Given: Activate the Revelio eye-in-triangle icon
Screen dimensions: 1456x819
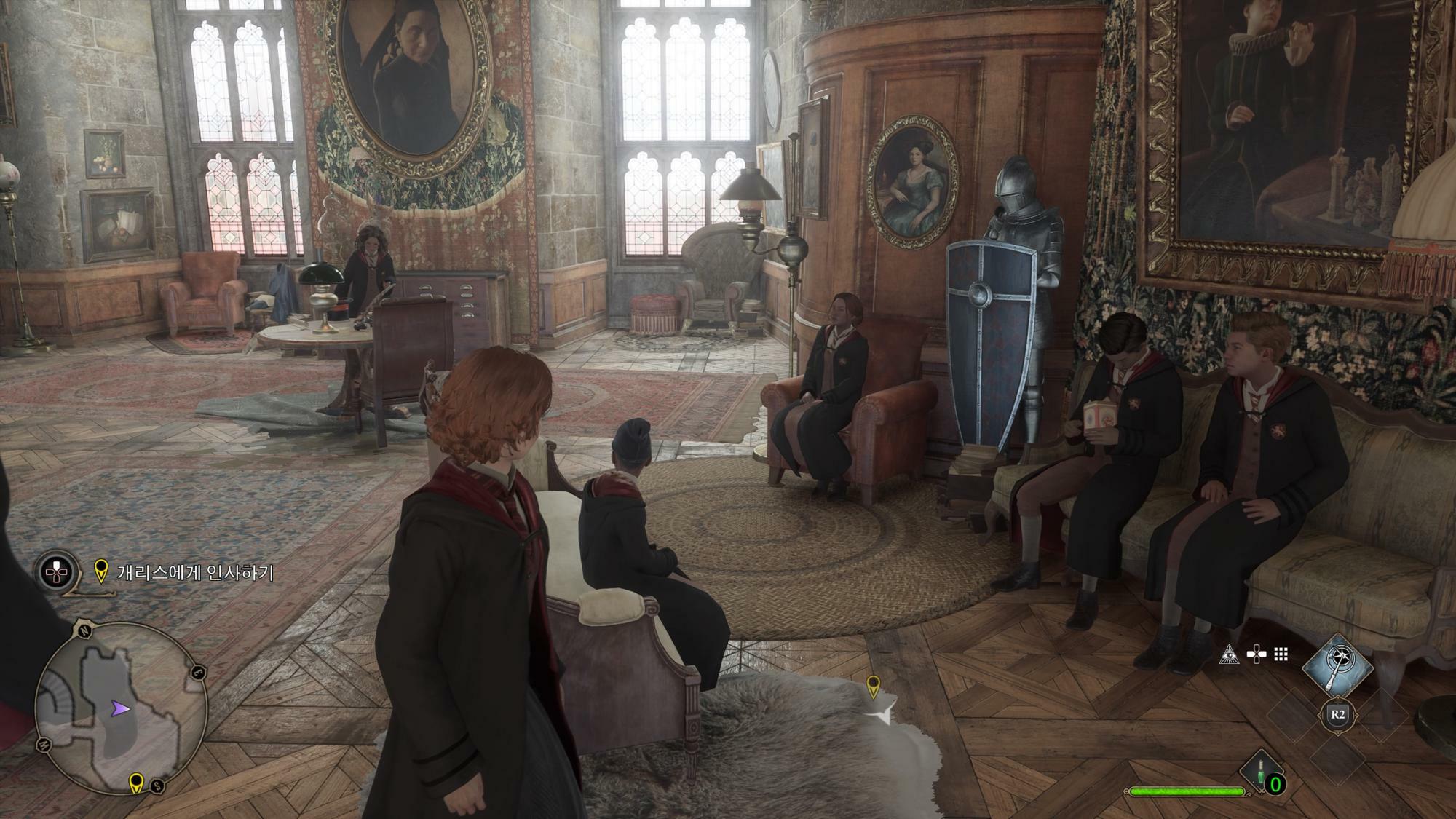Looking at the screenshot, I should click(1229, 654).
